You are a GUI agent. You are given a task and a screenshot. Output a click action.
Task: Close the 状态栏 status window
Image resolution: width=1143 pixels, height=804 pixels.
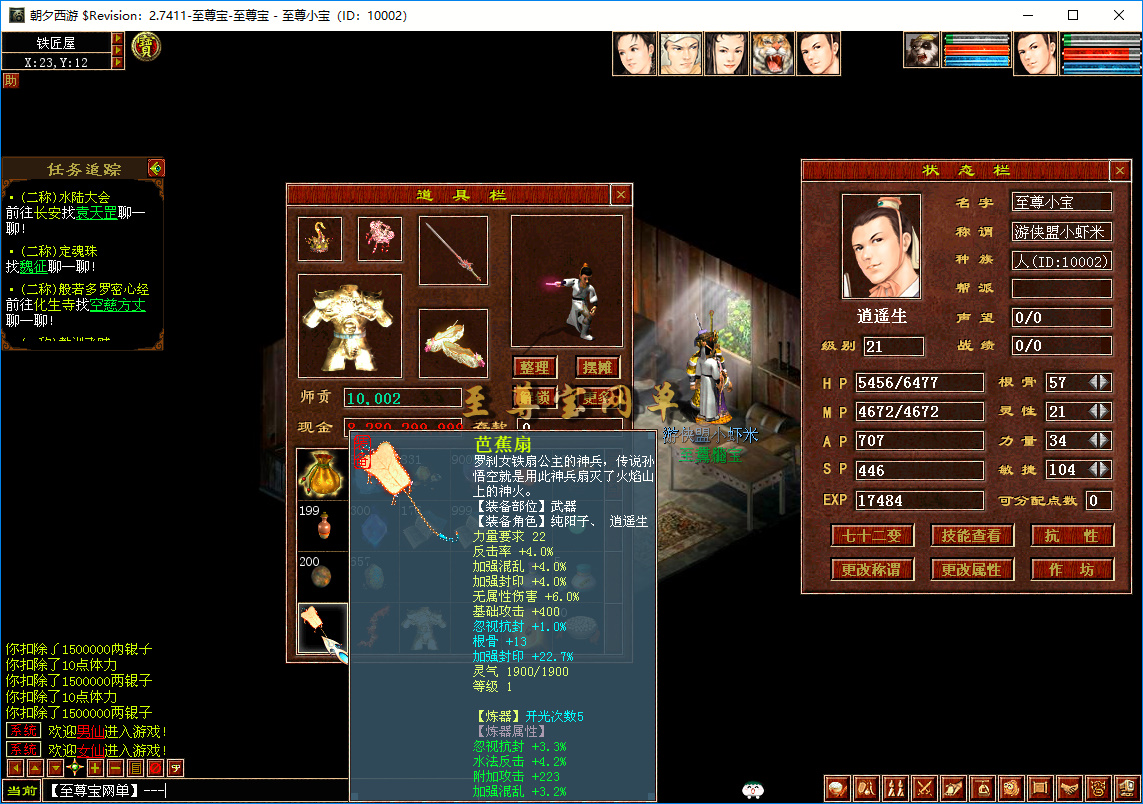[x=1120, y=171]
